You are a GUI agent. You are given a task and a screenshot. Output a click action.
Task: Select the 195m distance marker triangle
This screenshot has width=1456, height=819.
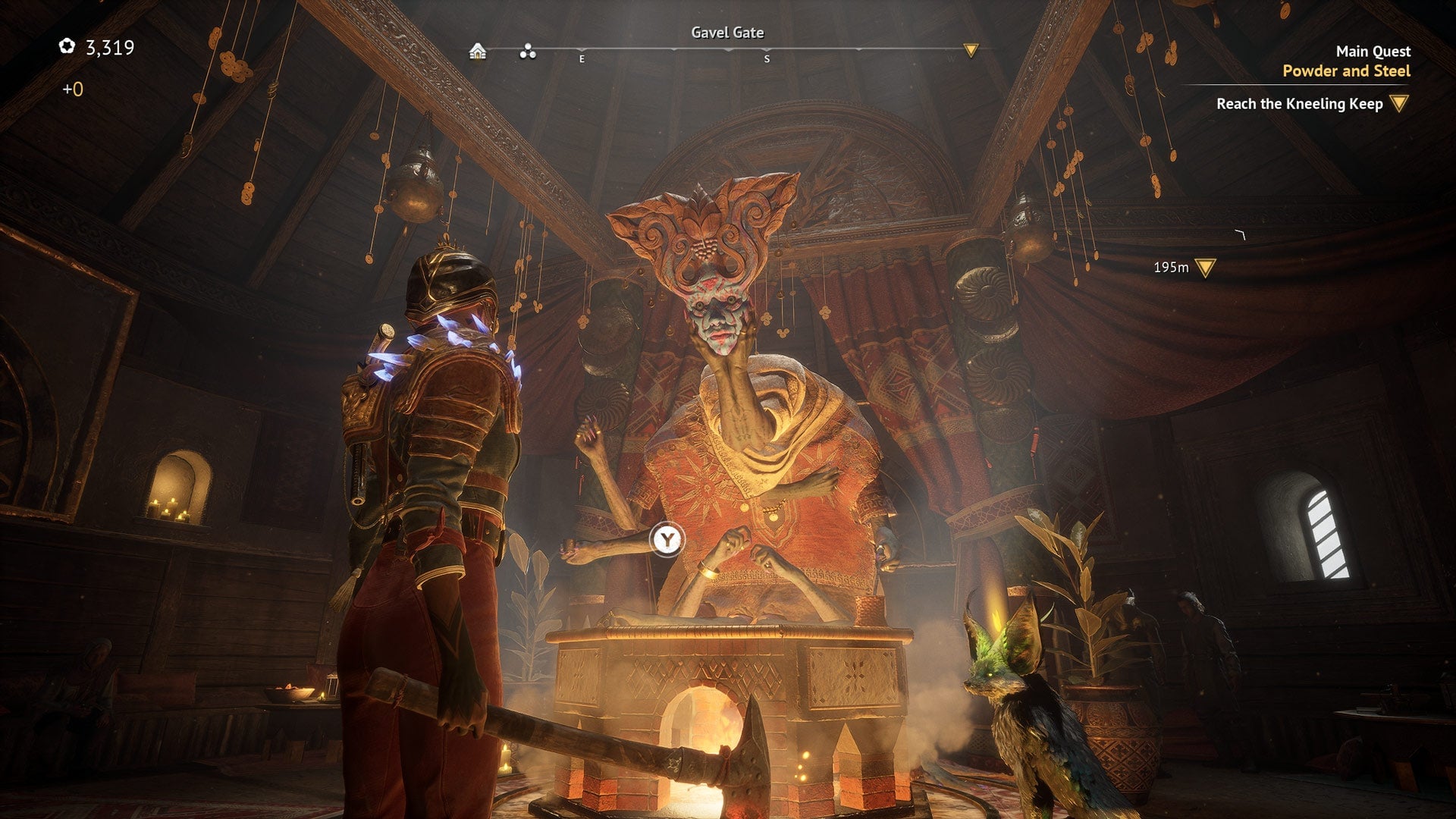click(1204, 266)
